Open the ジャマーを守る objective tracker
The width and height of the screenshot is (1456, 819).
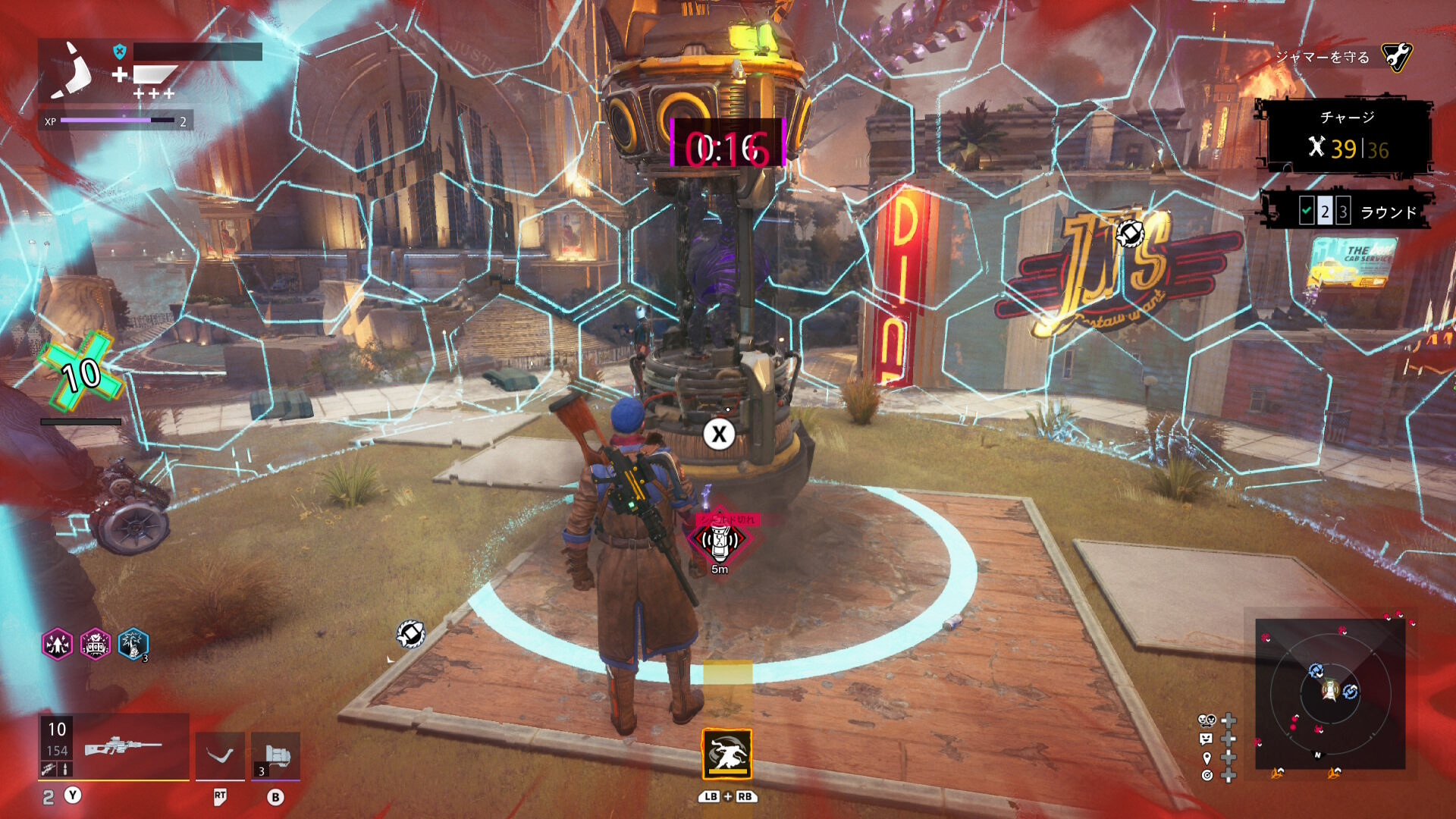[x=1342, y=58]
